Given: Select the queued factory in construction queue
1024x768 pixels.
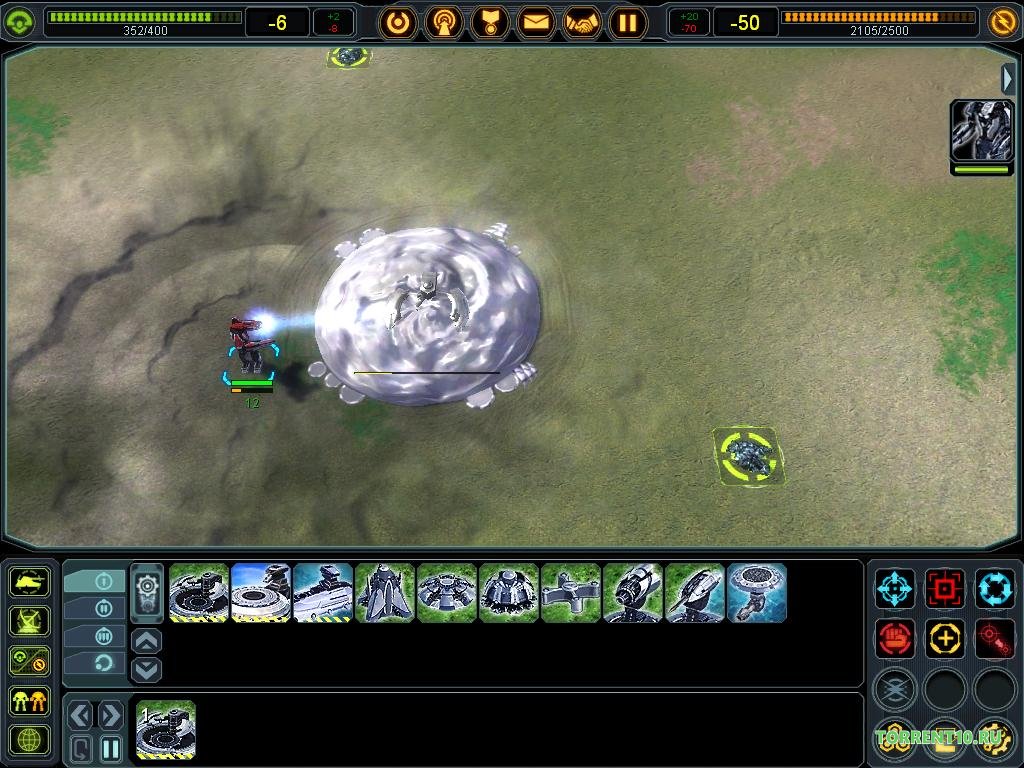Looking at the screenshot, I should click(166, 729).
